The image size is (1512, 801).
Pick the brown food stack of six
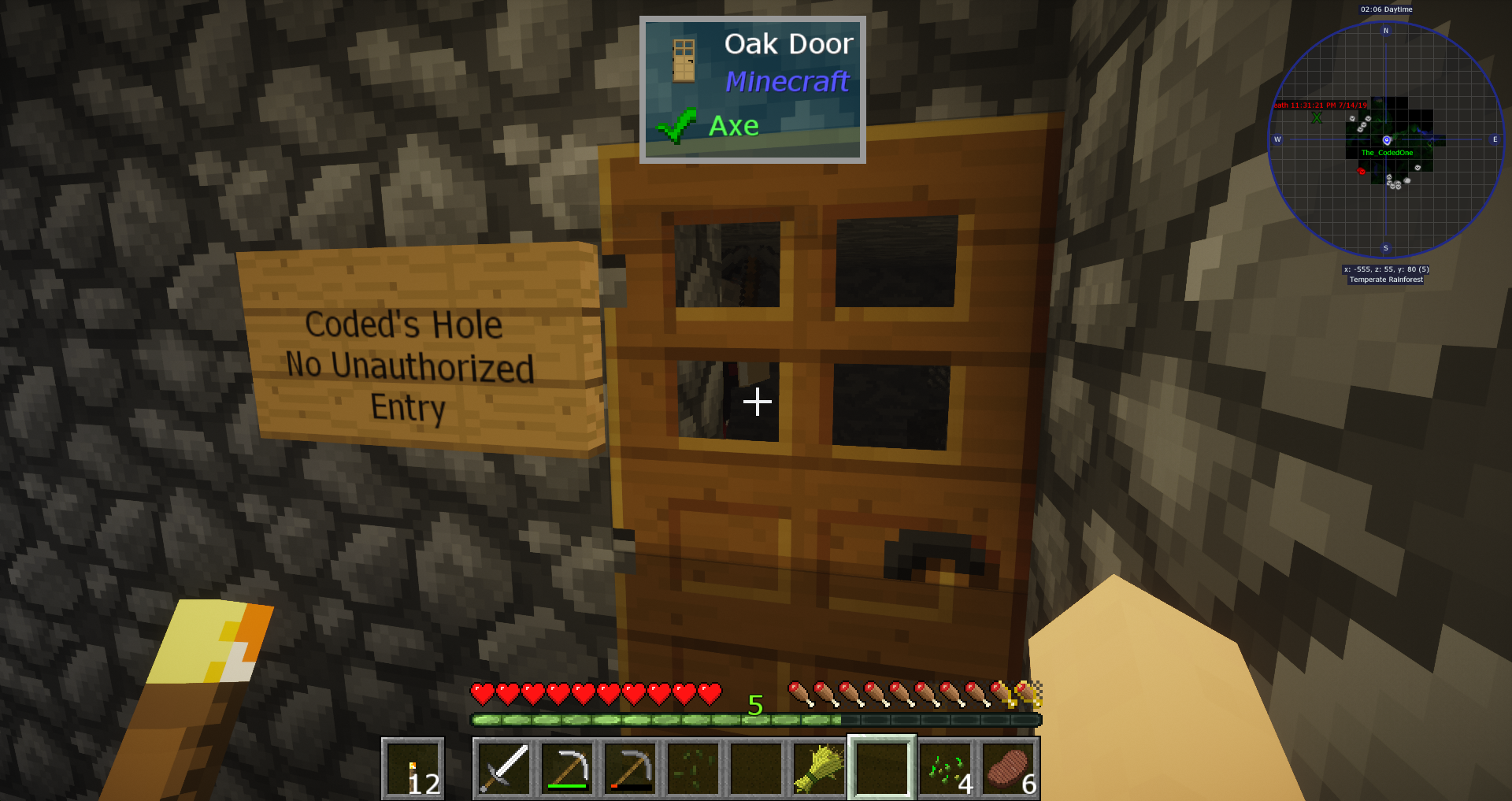pyautogui.click(x=1008, y=768)
